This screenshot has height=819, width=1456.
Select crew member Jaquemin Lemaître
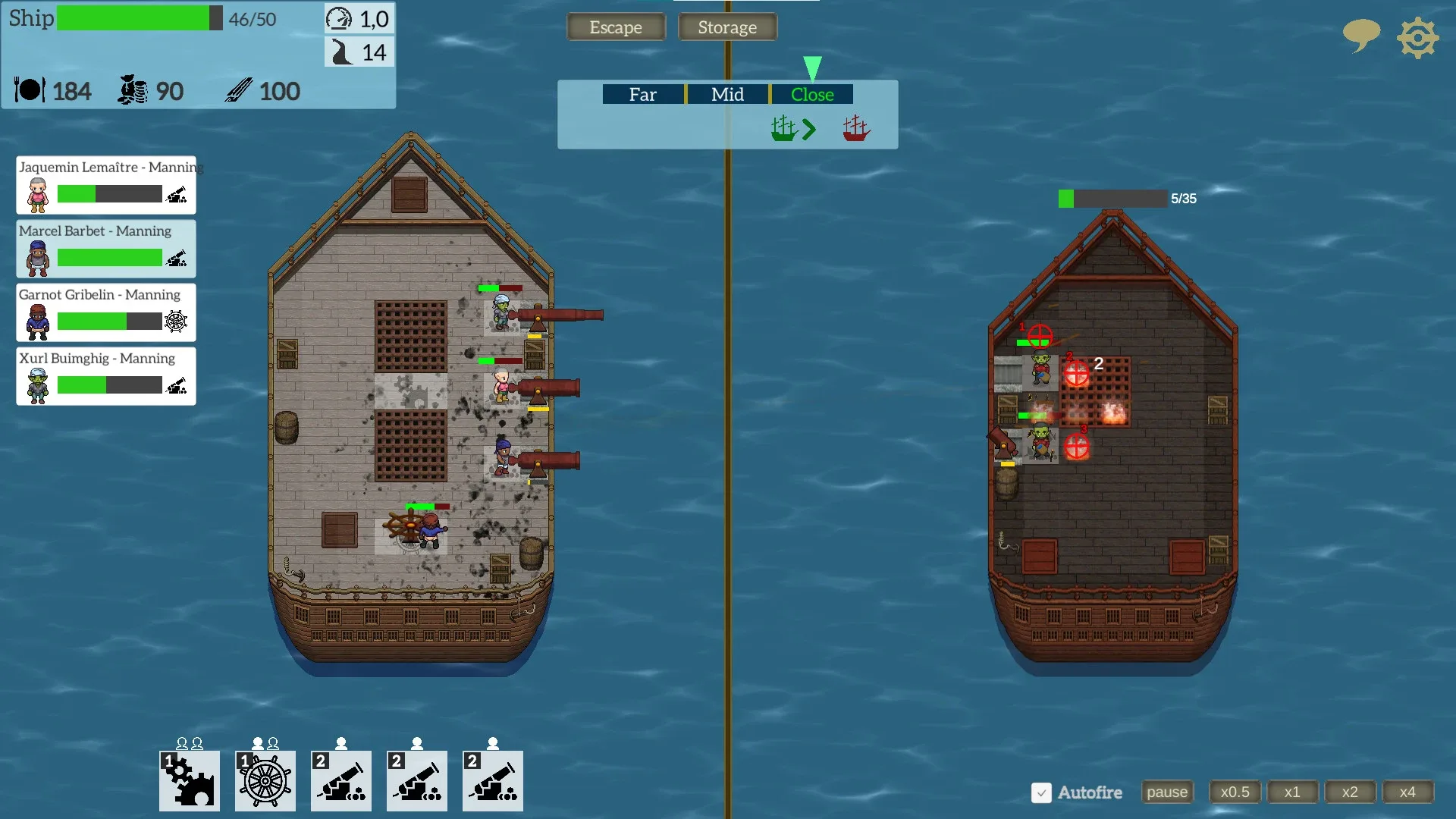coord(106,186)
